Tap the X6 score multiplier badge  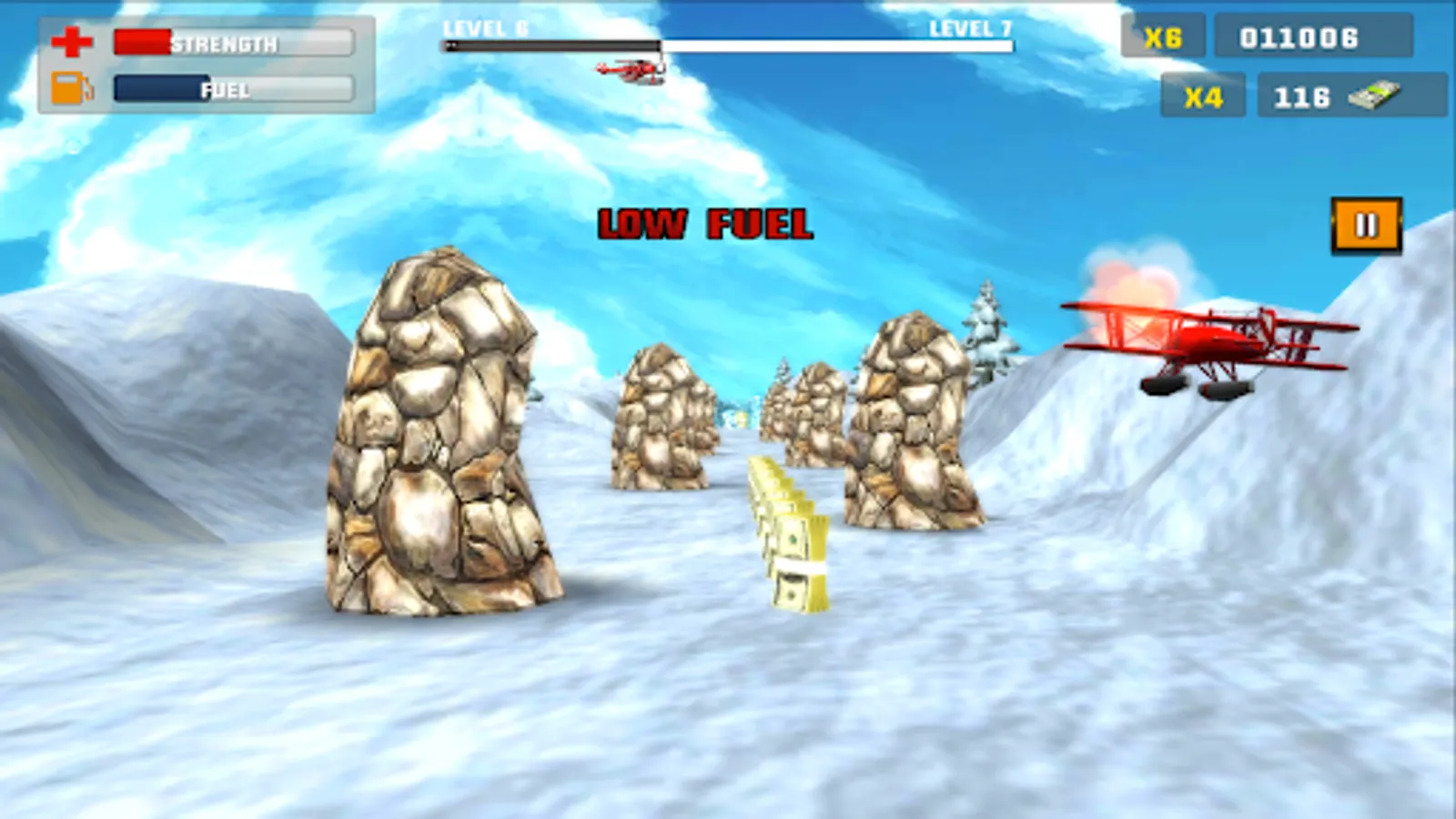coord(1166,37)
